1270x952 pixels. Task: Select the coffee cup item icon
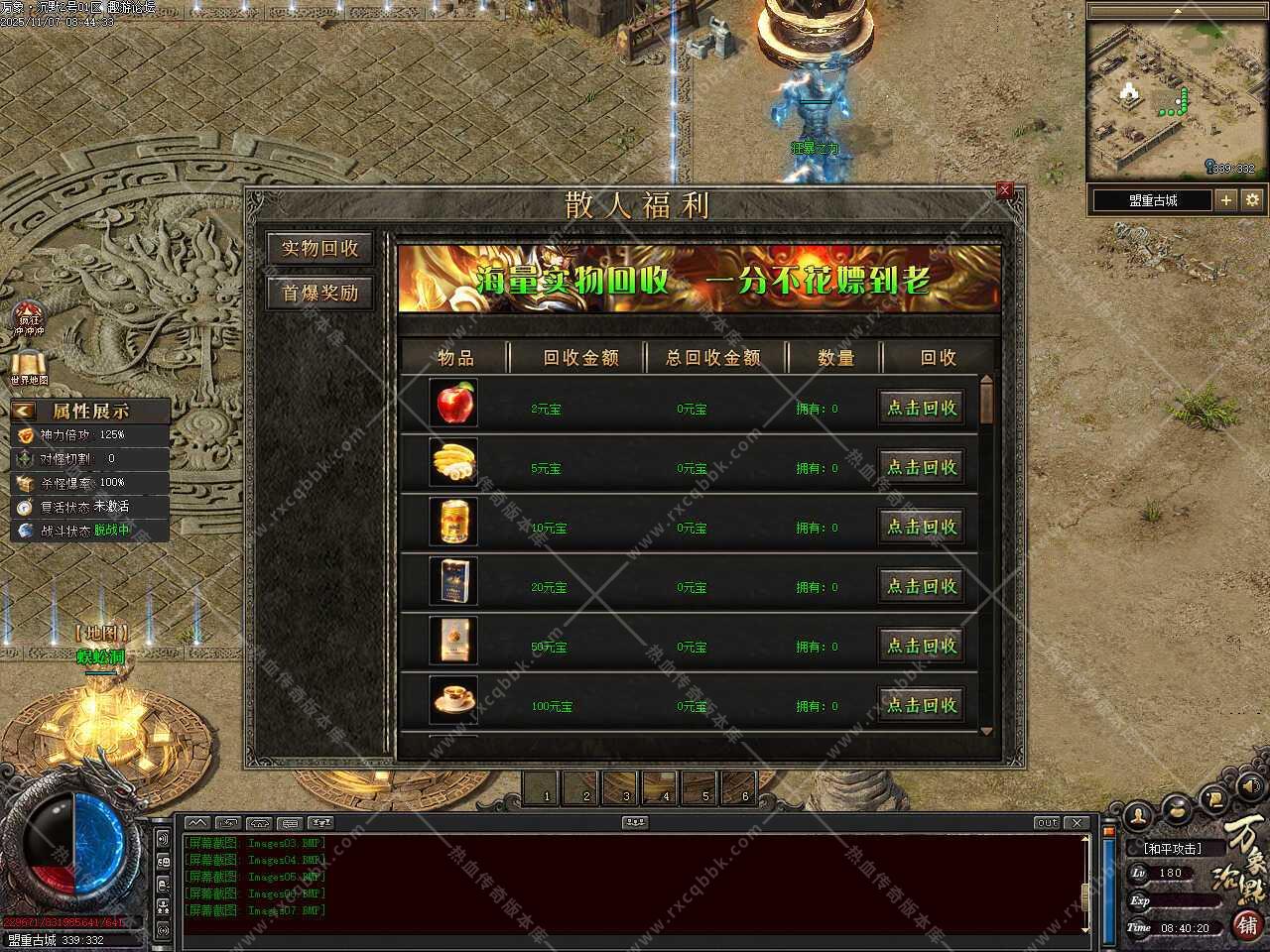[454, 700]
